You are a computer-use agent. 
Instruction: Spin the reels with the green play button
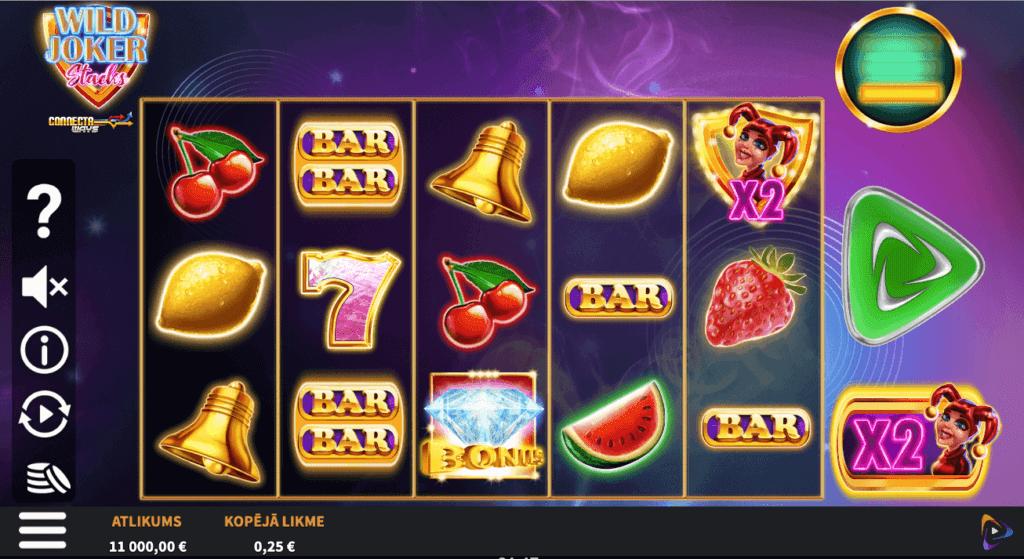[908, 269]
